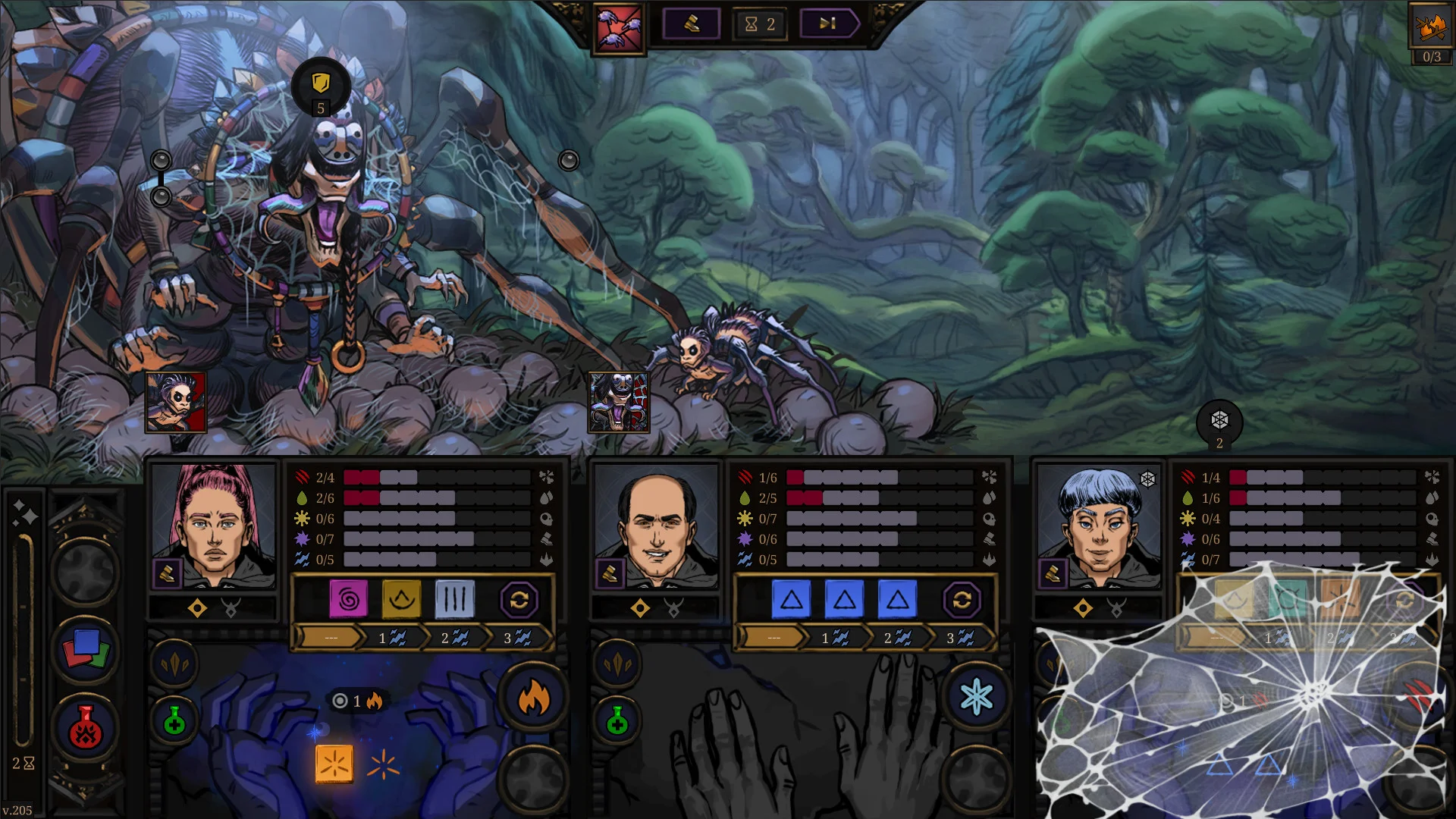Screen dimensions: 1456x819
Task: Target the small spider enemy portrait
Action: 175,402
